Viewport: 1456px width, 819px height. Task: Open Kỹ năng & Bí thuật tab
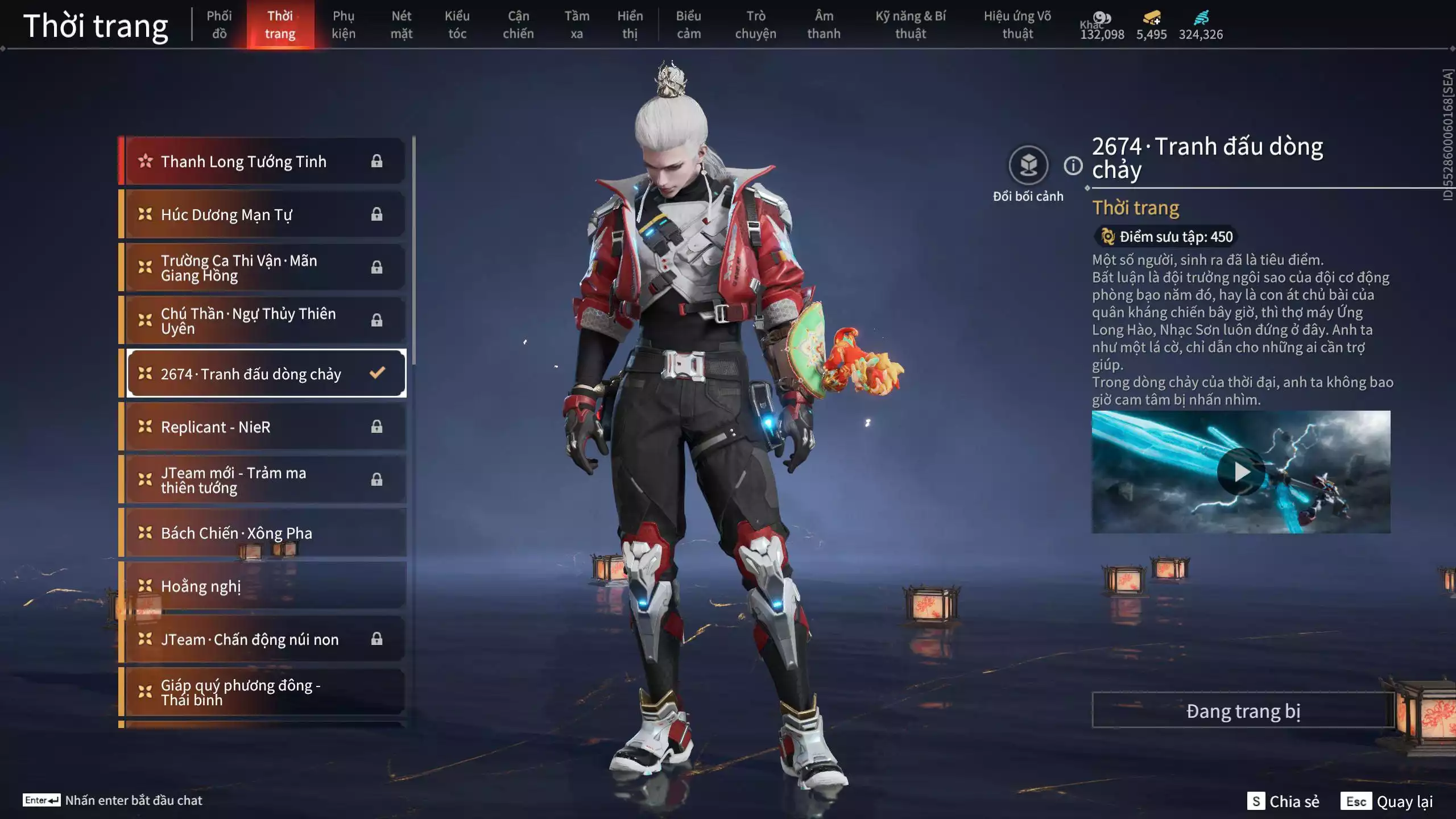point(910,24)
